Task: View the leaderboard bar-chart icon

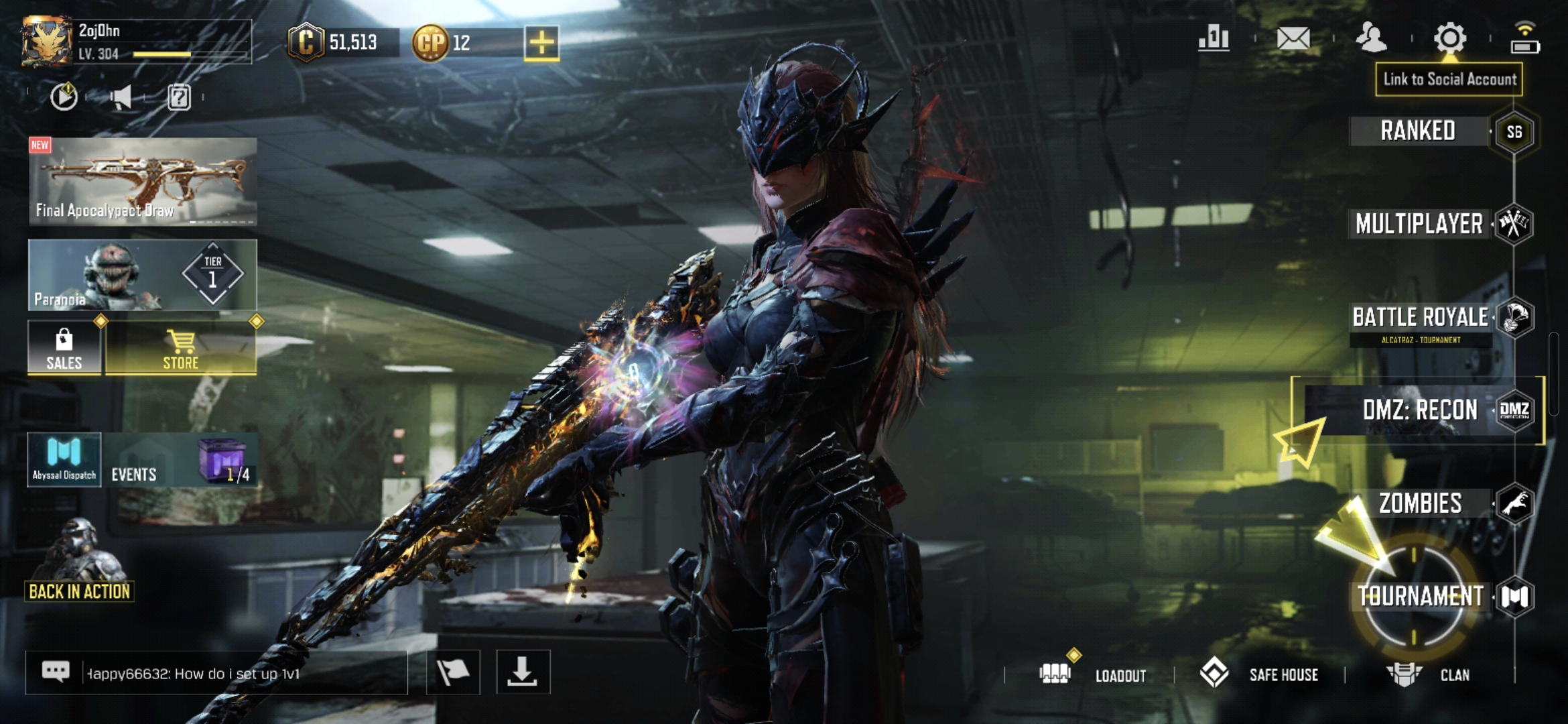Action: click(x=1214, y=38)
